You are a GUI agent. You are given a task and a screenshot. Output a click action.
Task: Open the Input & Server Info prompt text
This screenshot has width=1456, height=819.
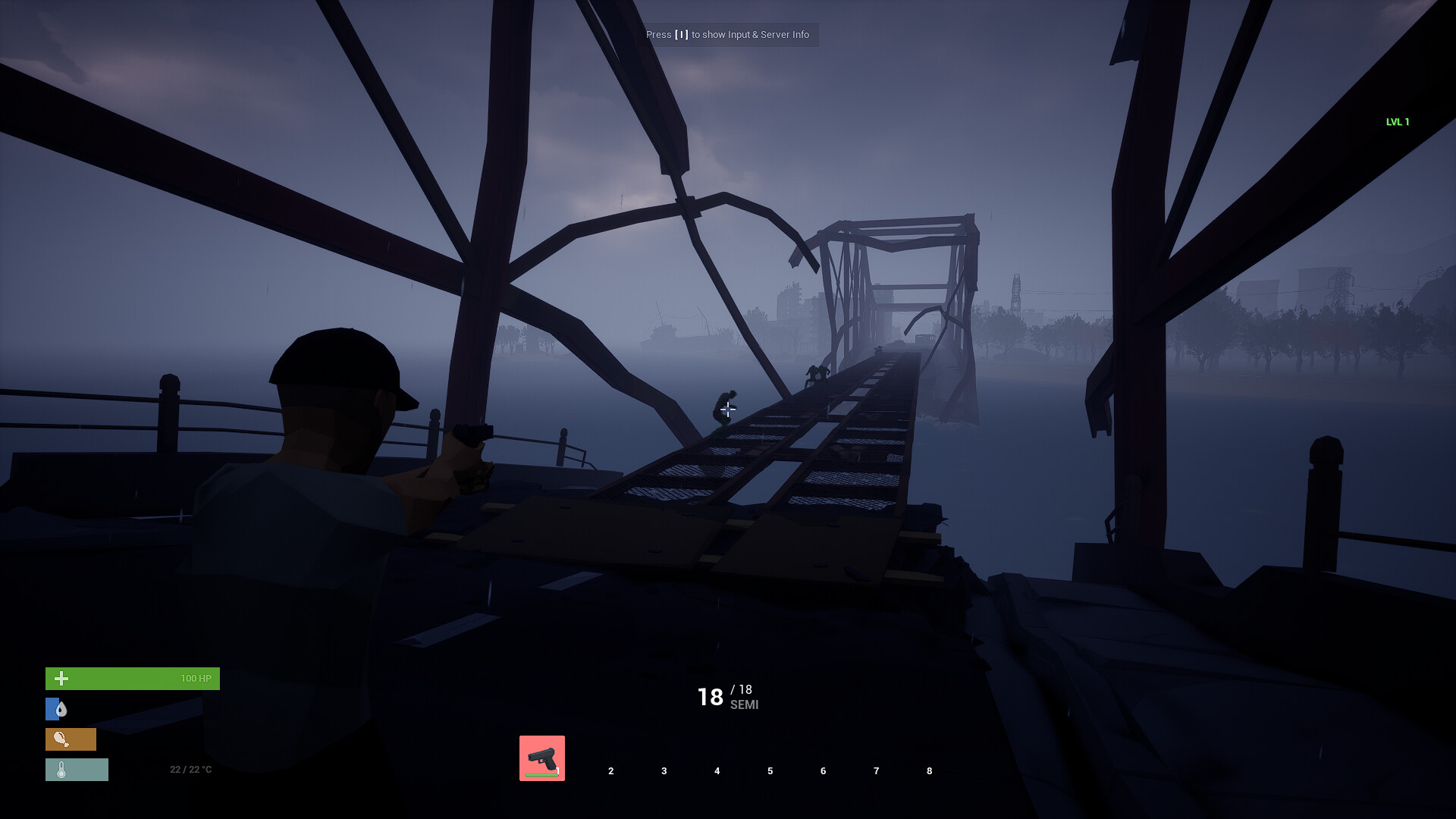pyautogui.click(x=728, y=35)
